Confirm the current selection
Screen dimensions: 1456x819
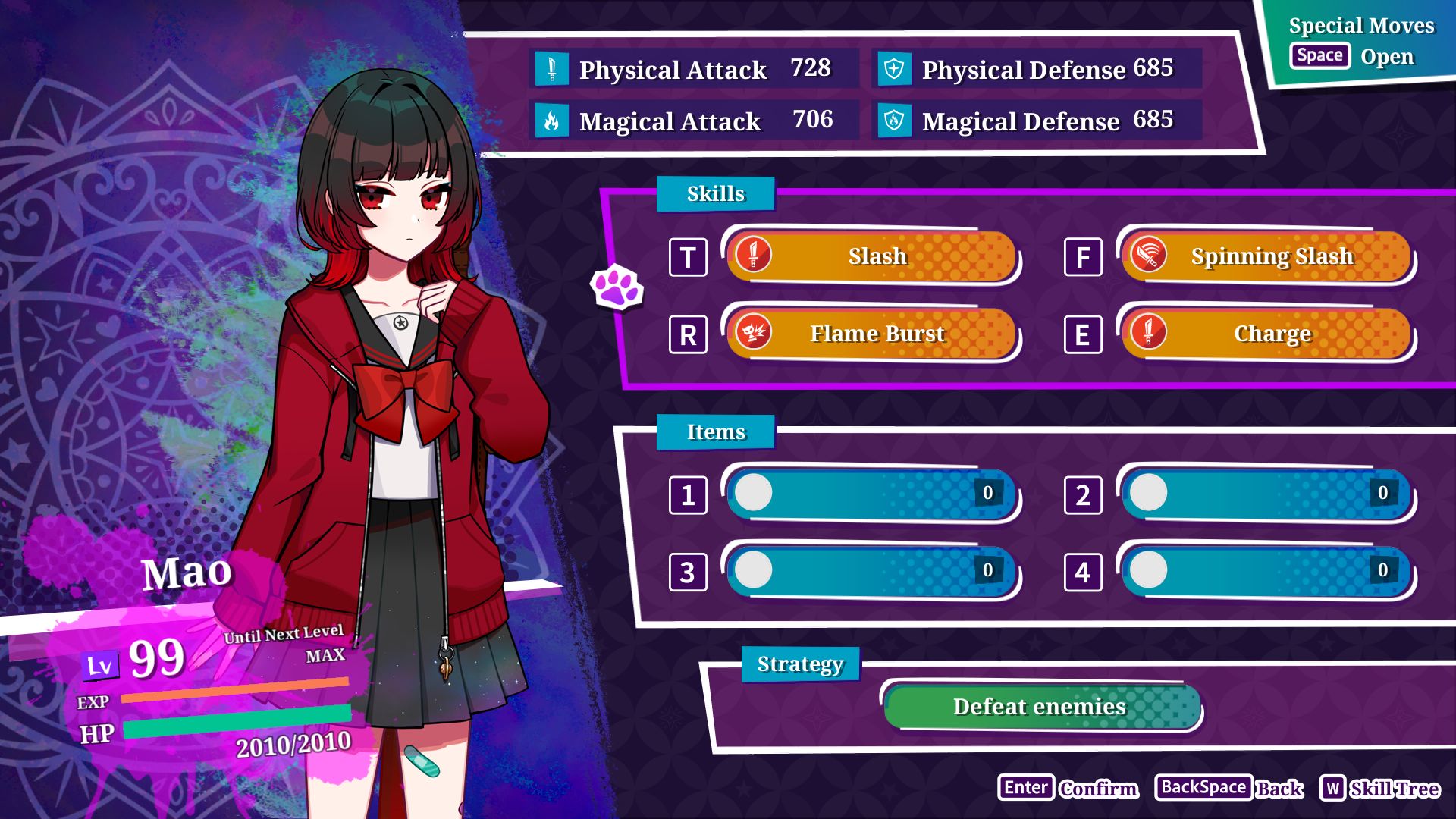(1068, 789)
